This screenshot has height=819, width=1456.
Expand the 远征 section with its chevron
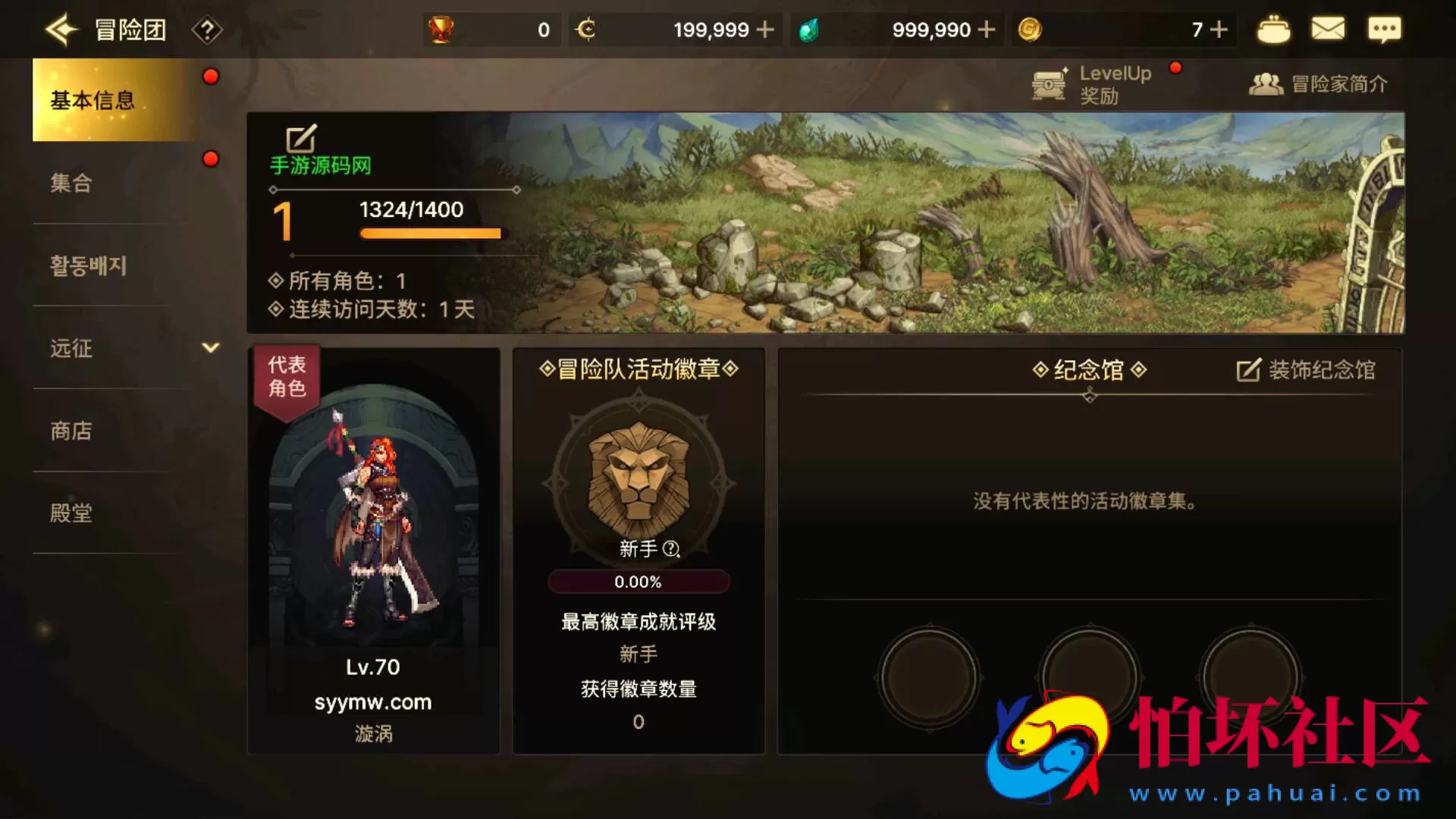210,348
